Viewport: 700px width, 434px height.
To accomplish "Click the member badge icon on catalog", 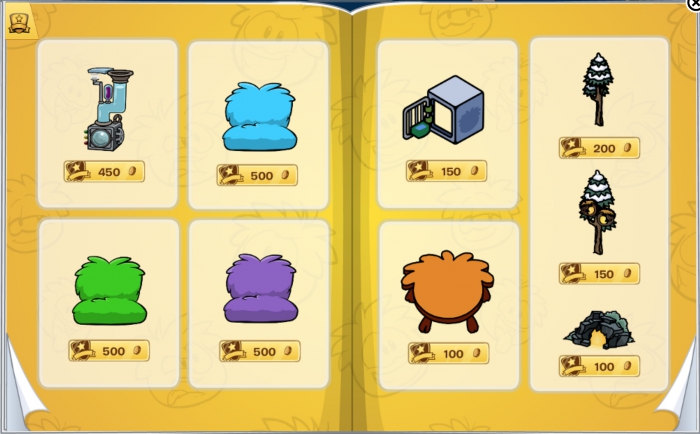I will [x=19, y=22].
